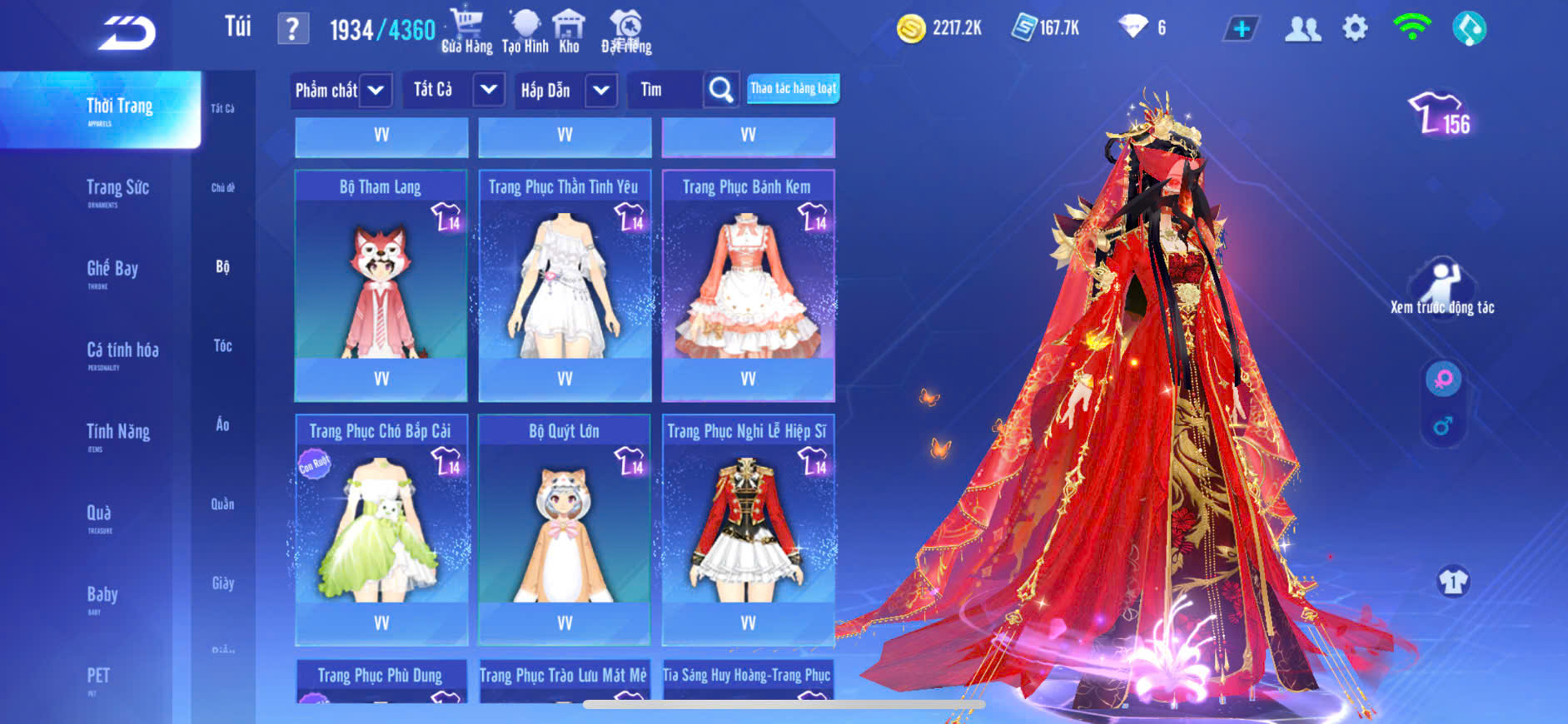Image resolution: width=1568 pixels, height=724 pixels.
Task: Click the magnifying glass search button
Action: pos(720,90)
